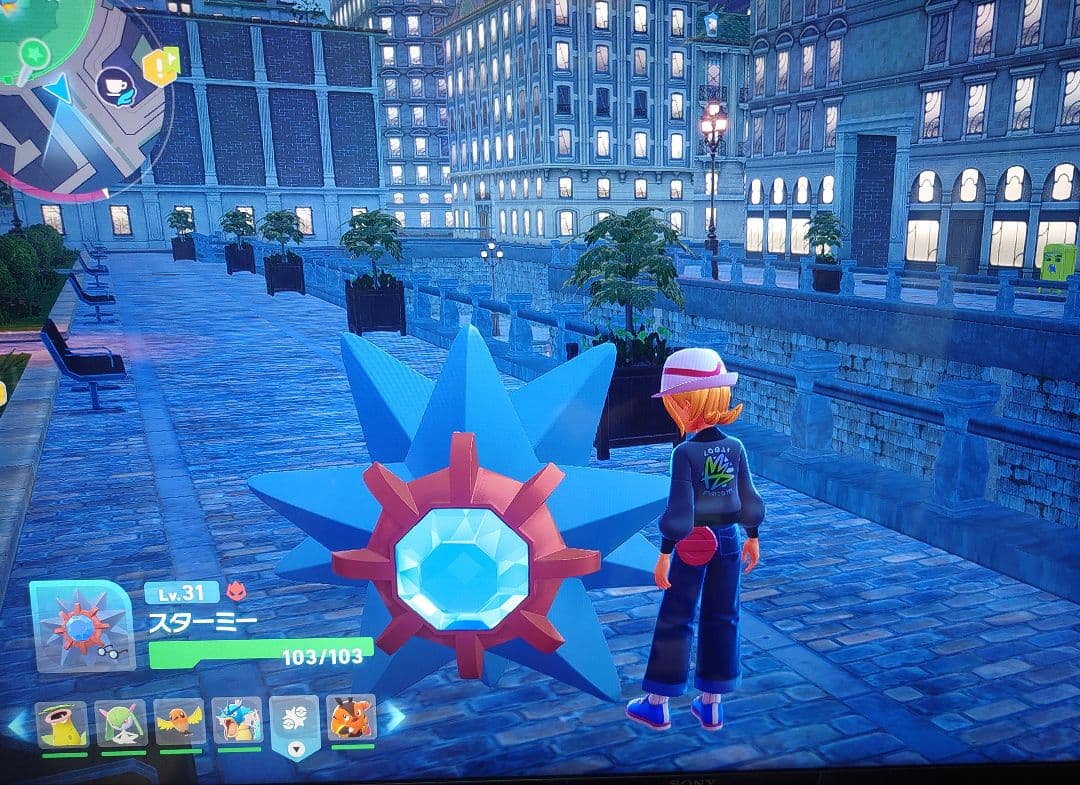Image resolution: width=1080 pixels, height=785 pixels.
Task: Click the yellow exclamation quest marker
Action: [x=158, y=67]
